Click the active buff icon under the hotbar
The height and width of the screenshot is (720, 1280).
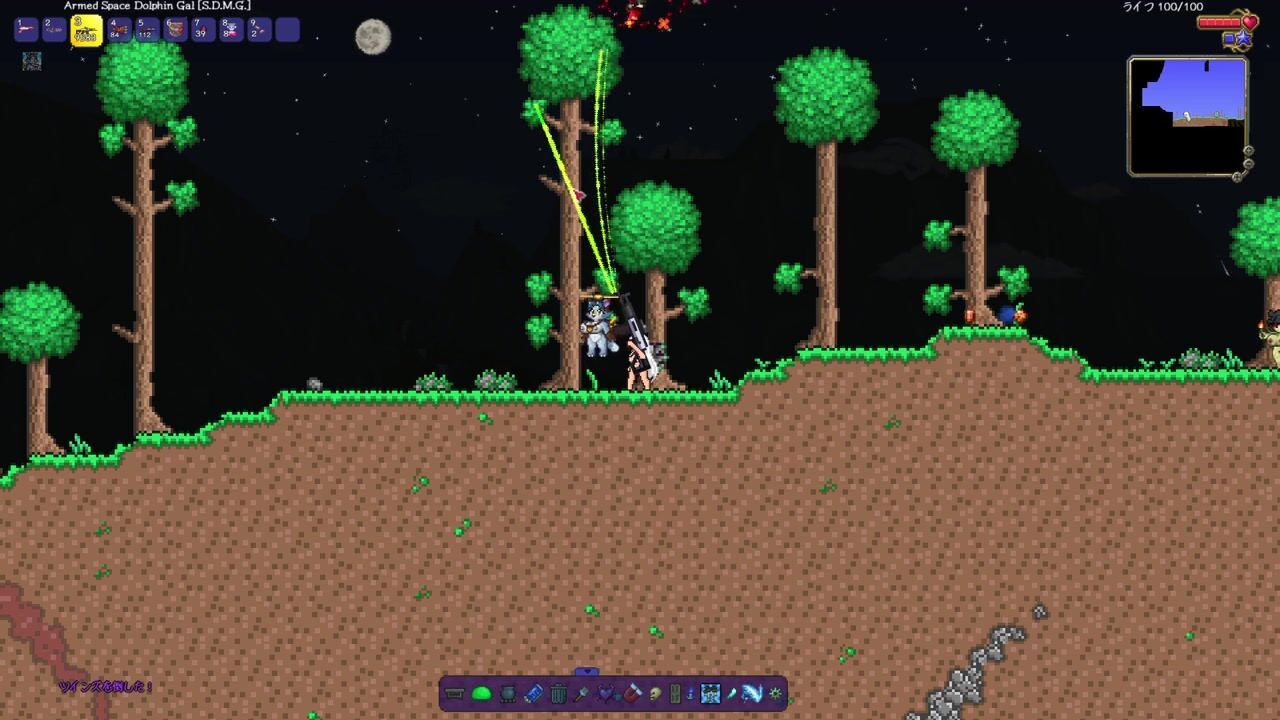click(x=32, y=61)
